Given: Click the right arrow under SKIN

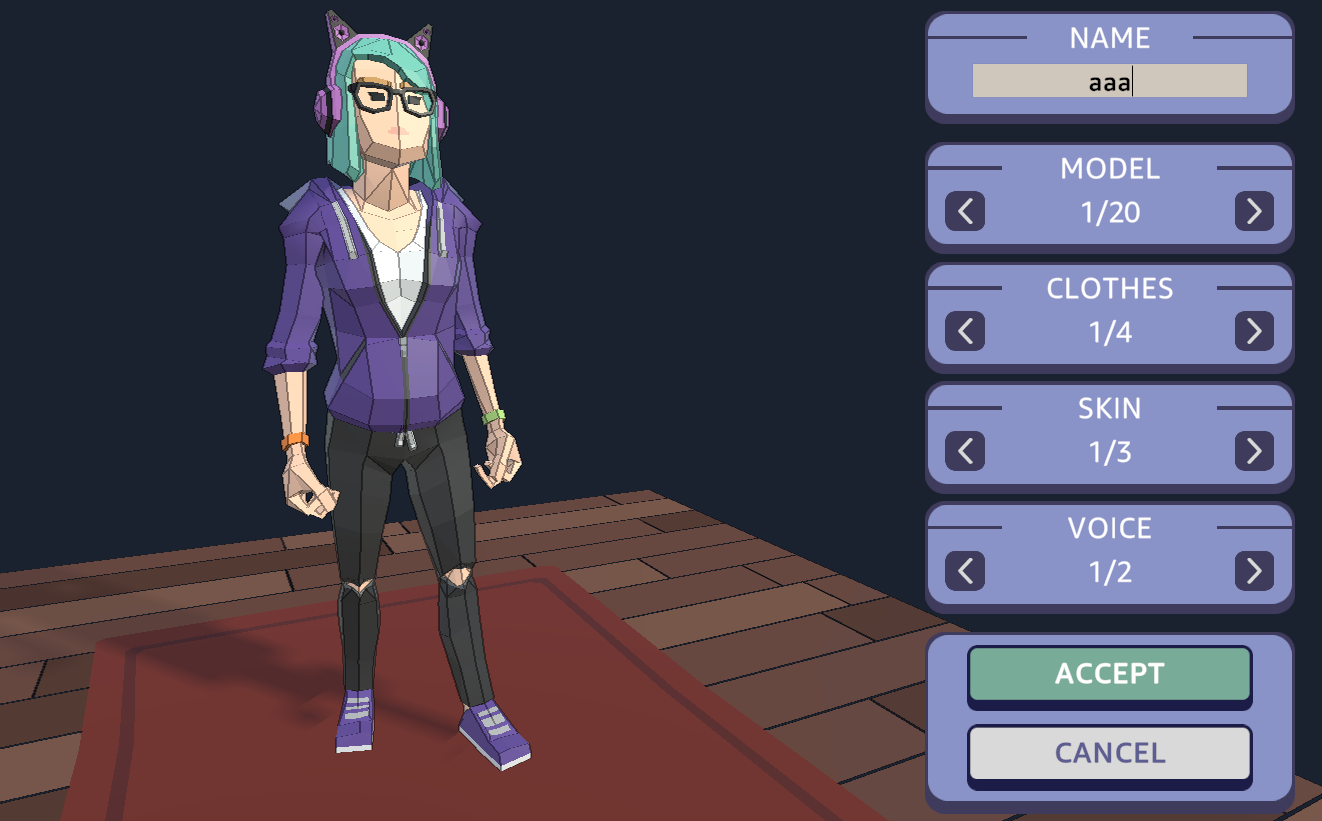Looking at the screenshot, I should click(x=1256, y=451).
